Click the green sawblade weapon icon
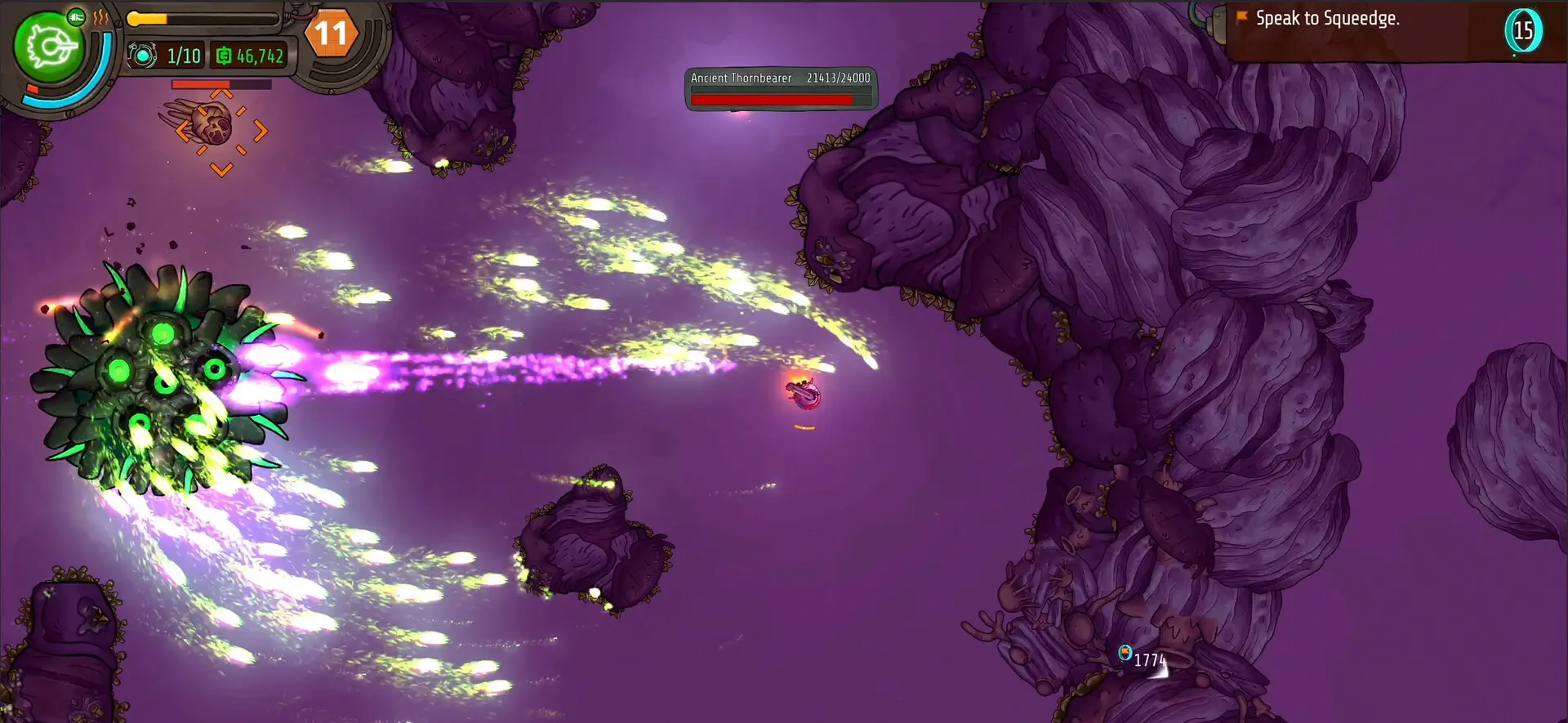 (47, 47)
